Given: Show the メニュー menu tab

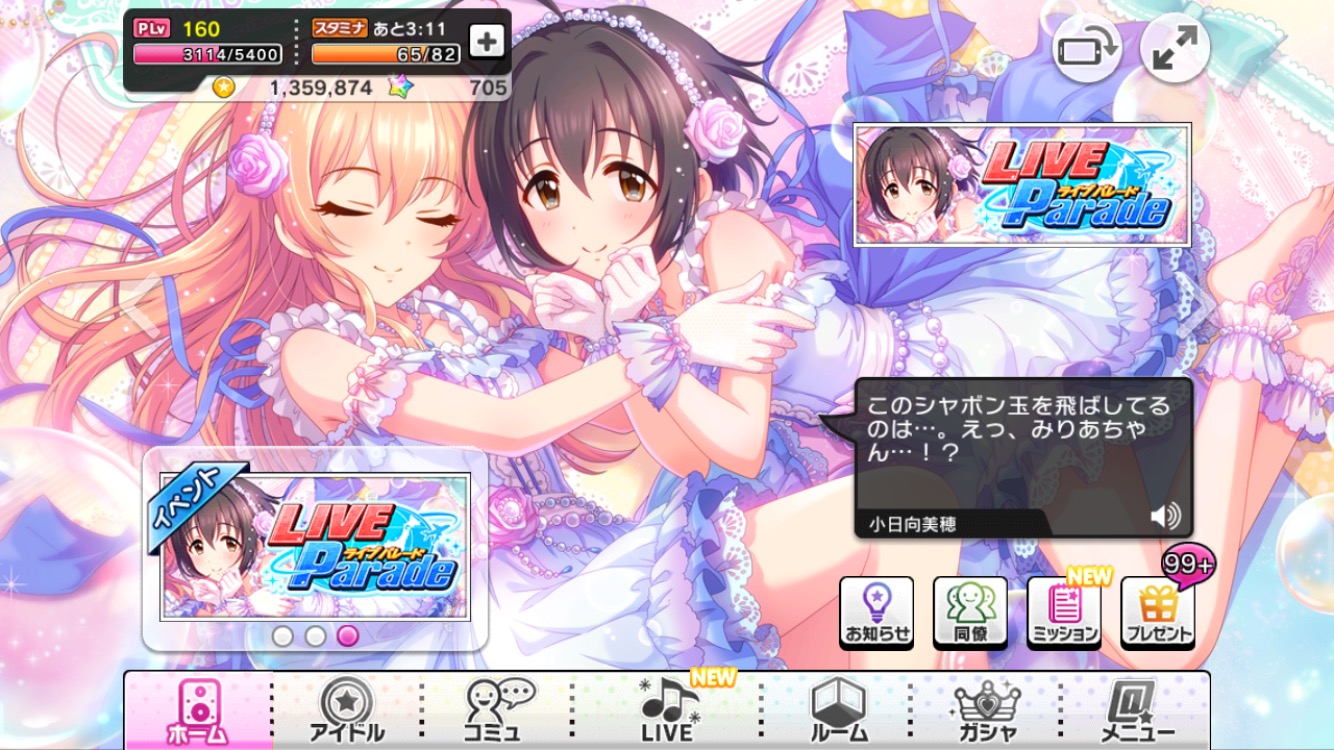Looking at the screenshot, I should [1136, 710].
